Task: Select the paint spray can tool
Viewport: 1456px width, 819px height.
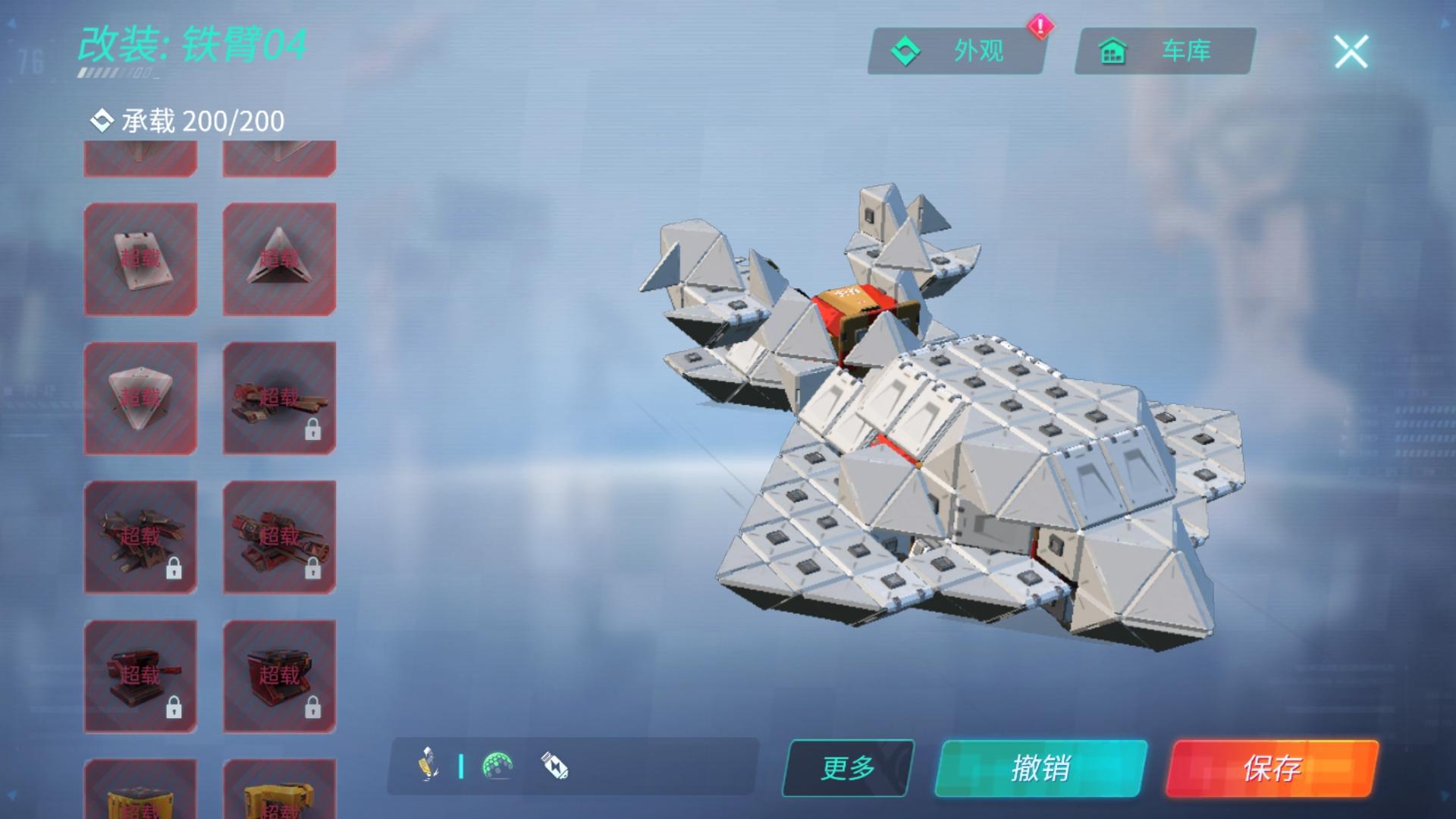Action: click(428, 765)
